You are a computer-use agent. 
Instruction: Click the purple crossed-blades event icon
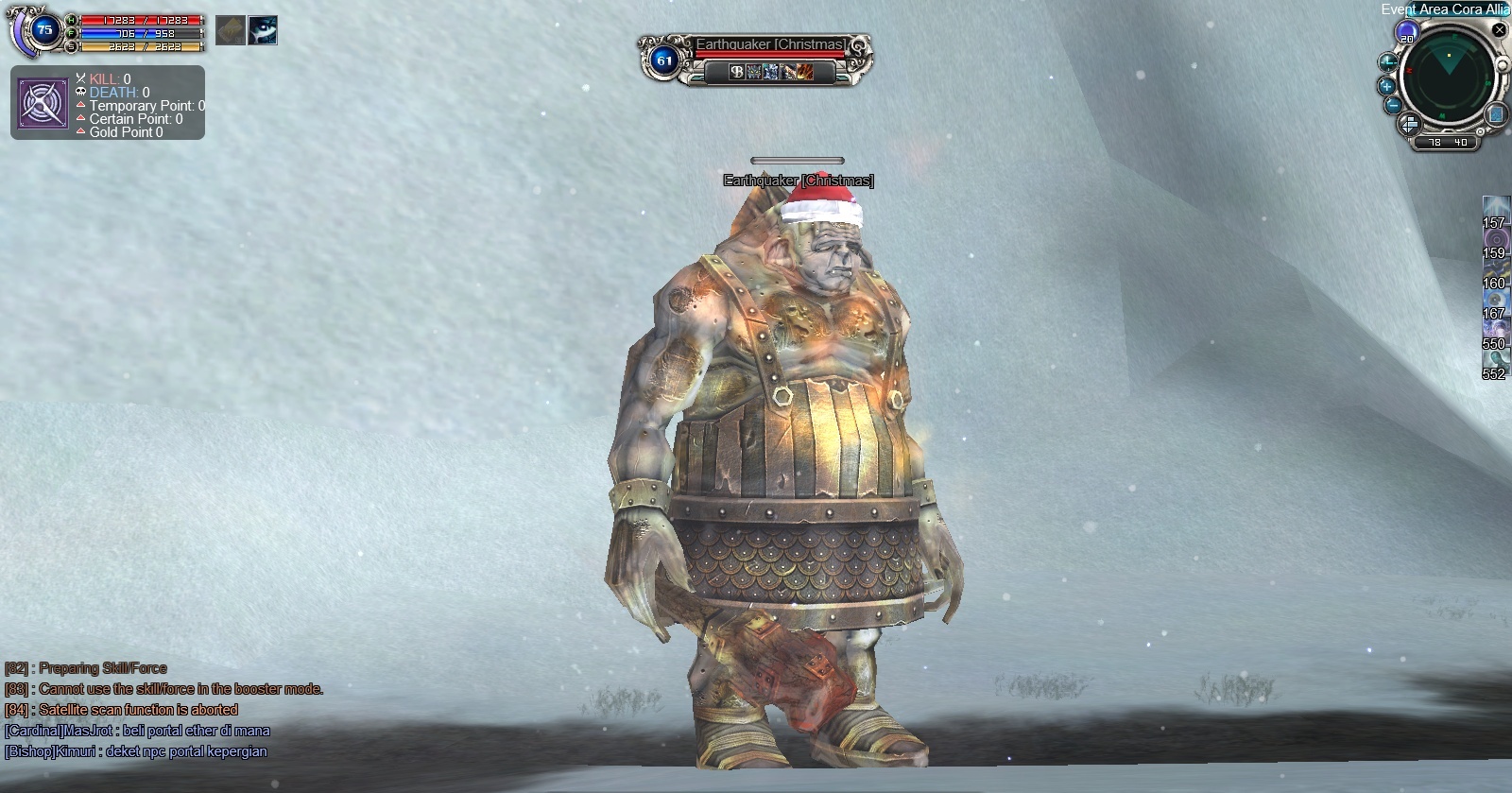point(43,104)
